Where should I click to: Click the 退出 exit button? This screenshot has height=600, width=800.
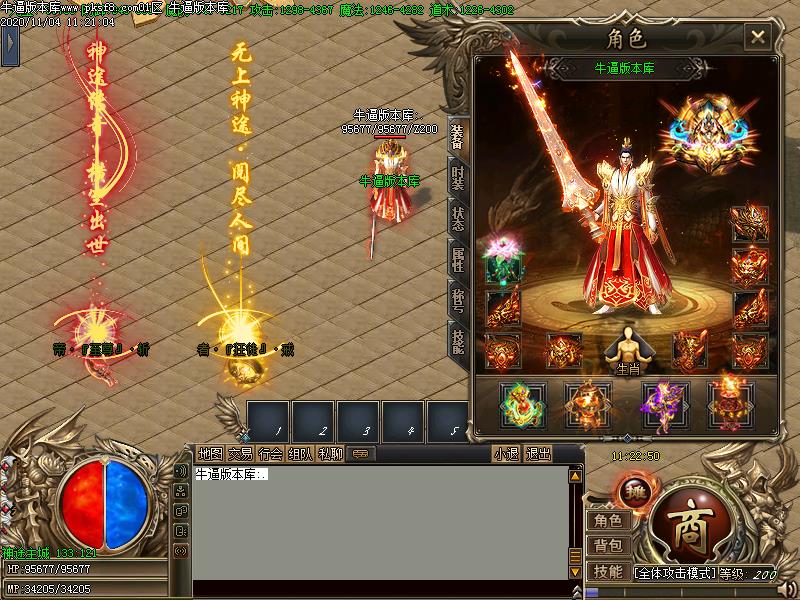(538, 454)
